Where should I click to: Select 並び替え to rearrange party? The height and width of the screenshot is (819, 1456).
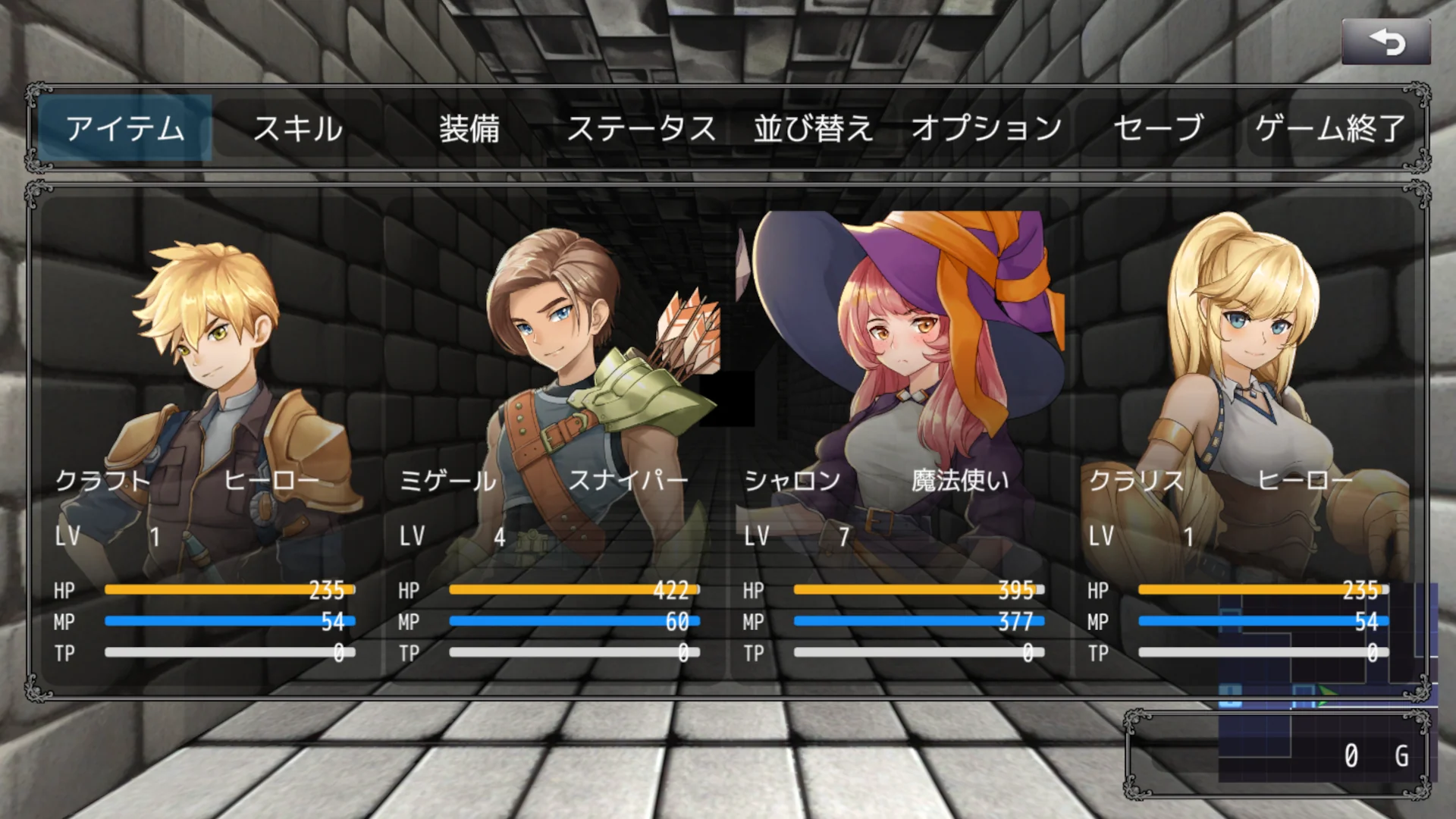coord(813,127)
